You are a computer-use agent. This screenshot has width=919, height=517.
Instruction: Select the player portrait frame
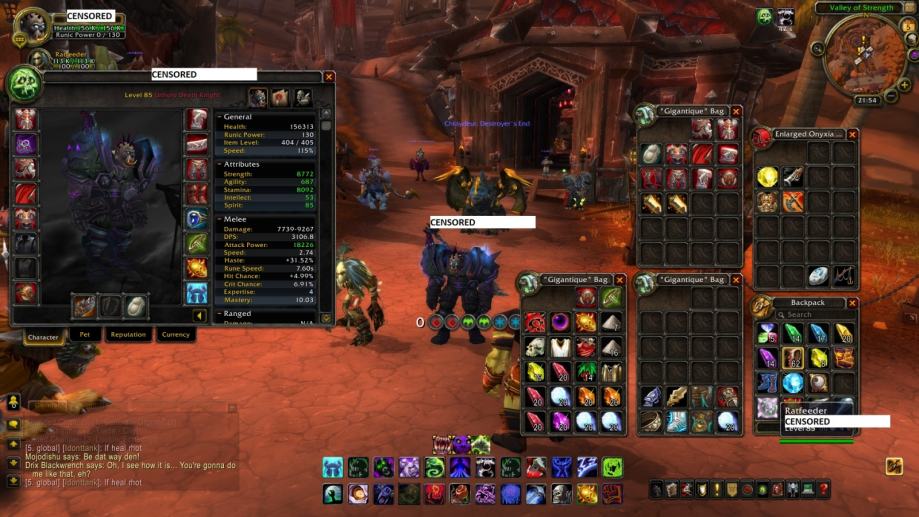[28, 26]
